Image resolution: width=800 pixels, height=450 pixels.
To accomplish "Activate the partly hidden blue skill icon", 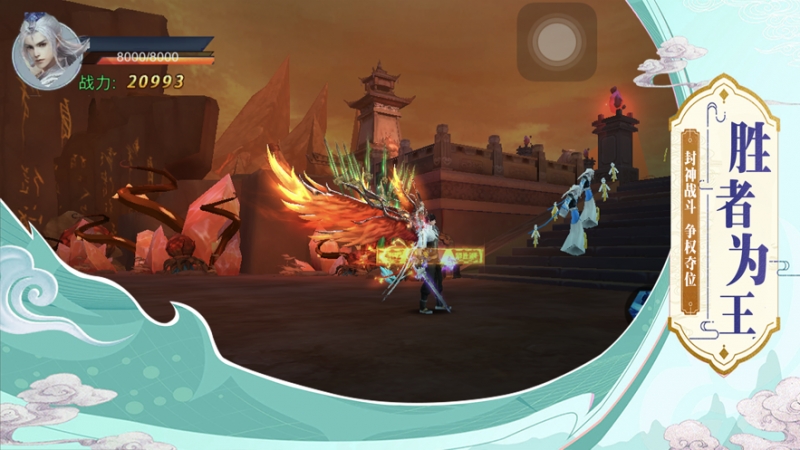I will [x=639, y=301].
